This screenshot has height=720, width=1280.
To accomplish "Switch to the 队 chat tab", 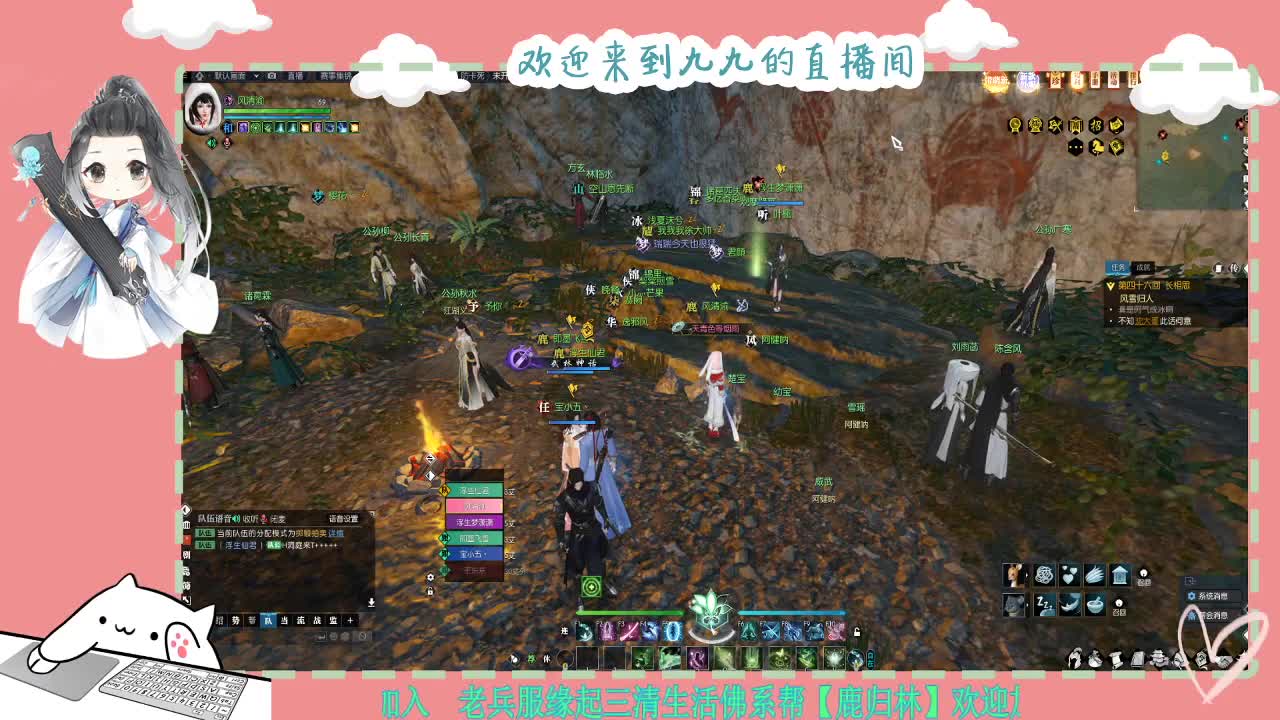I will tap(268, 622).
